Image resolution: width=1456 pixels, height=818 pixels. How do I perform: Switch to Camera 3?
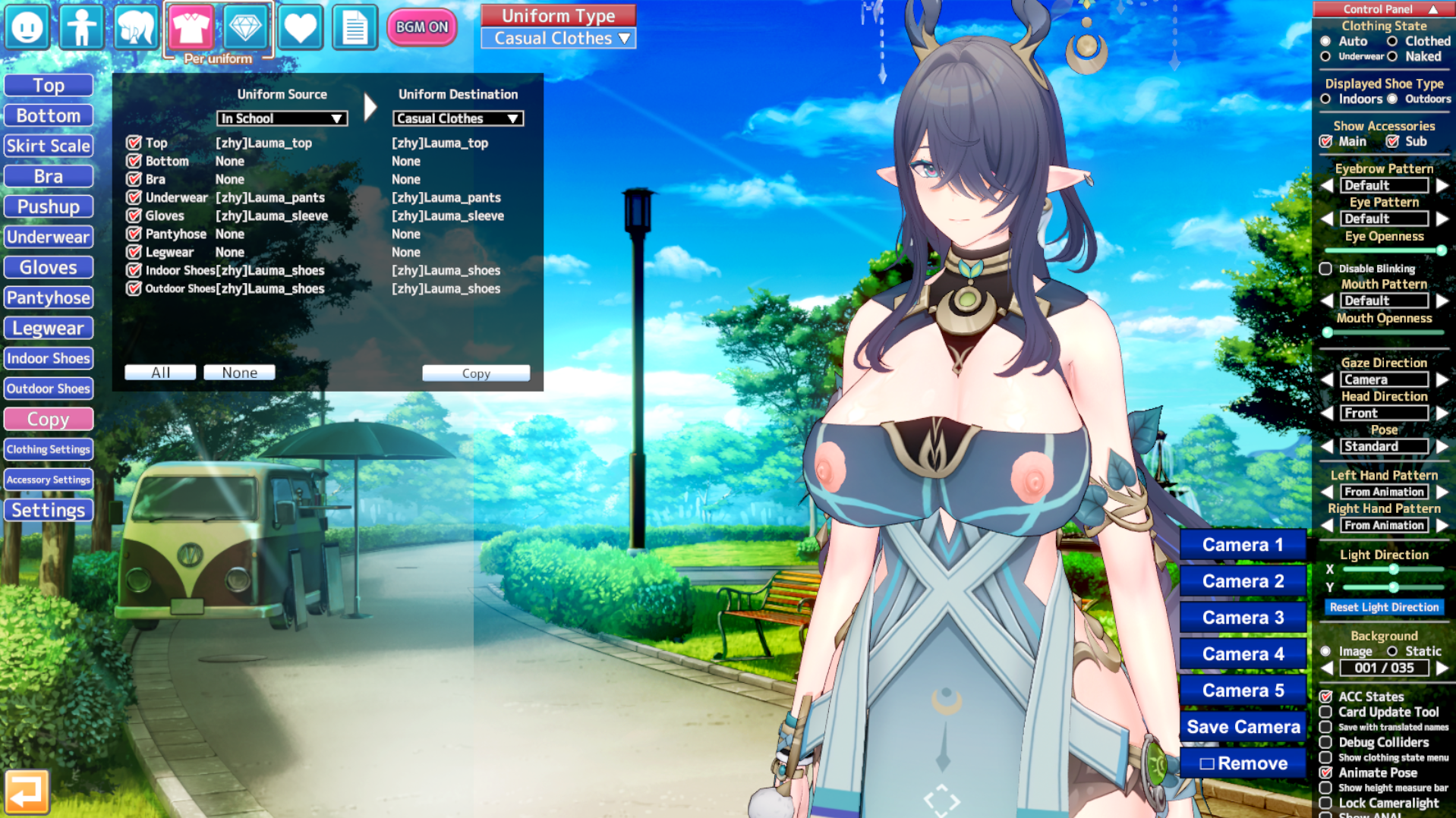point(1243,618)
